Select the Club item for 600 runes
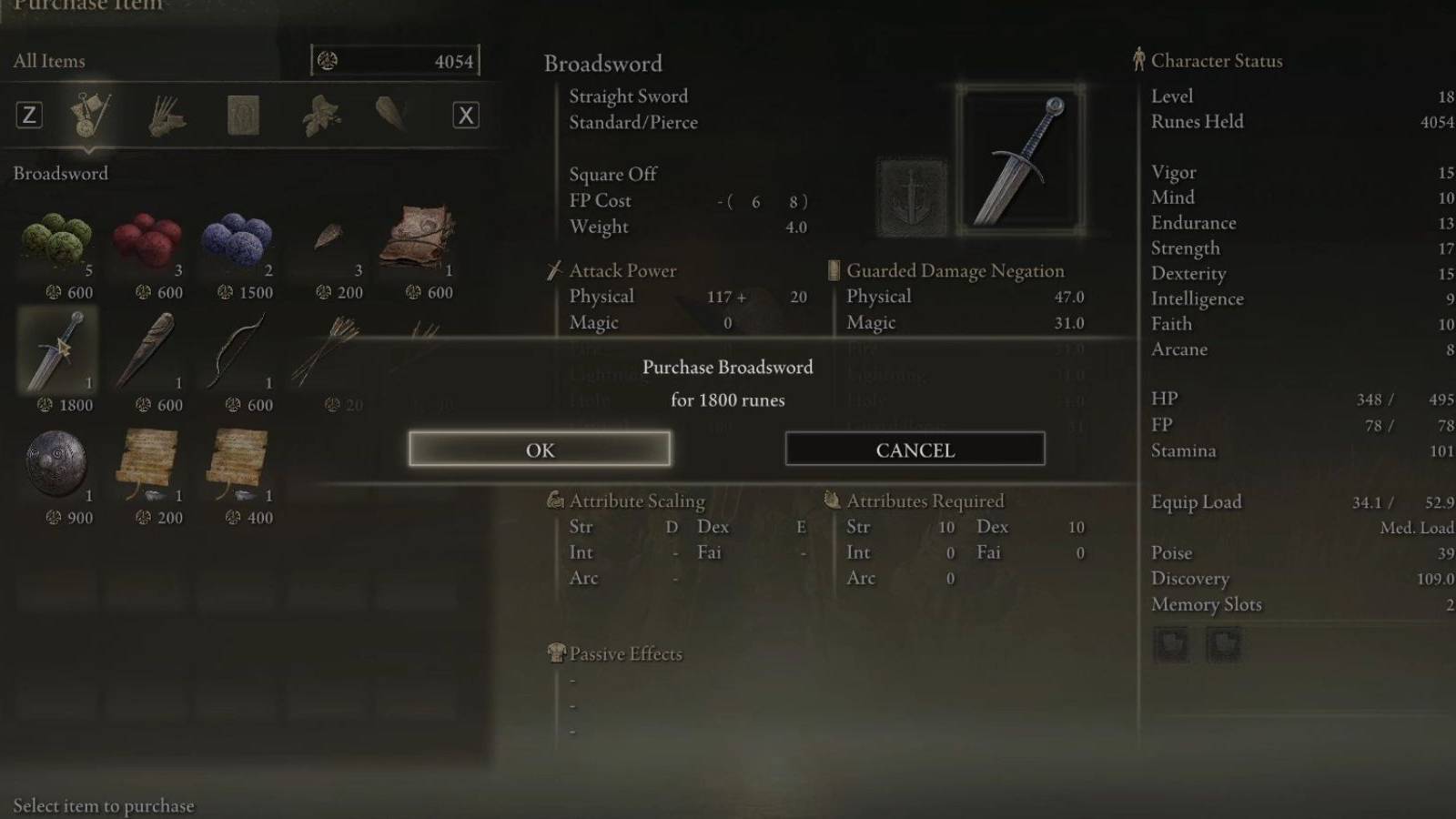 tap(148, 353)
